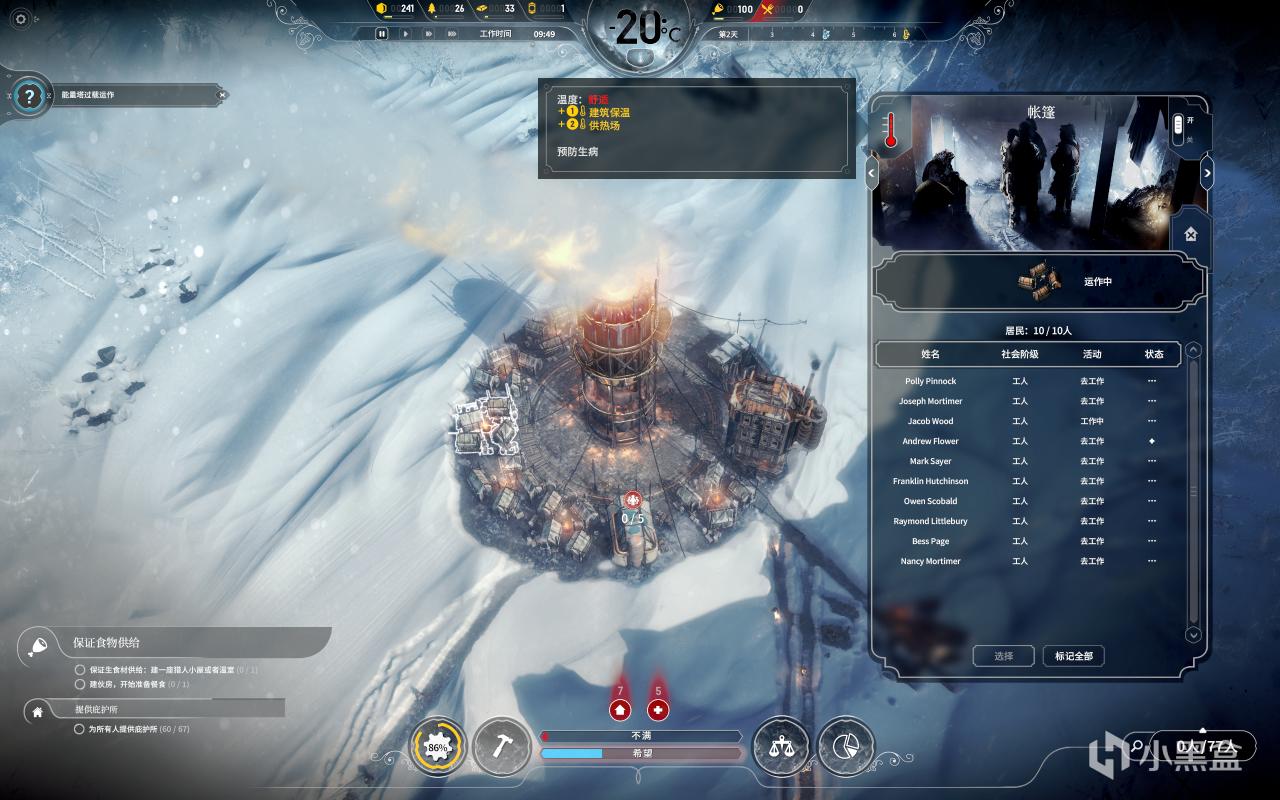Show the next building with right arrow
The image size is (1280, 800).
1207,173
